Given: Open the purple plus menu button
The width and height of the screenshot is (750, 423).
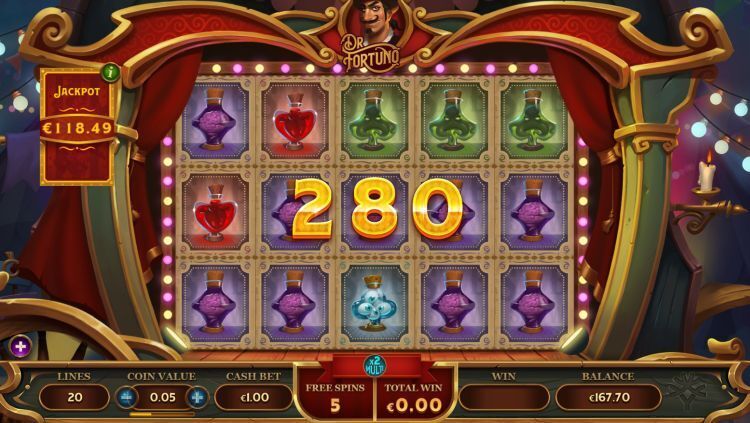Looking at the screenshot, I should [x=19, y=346].
